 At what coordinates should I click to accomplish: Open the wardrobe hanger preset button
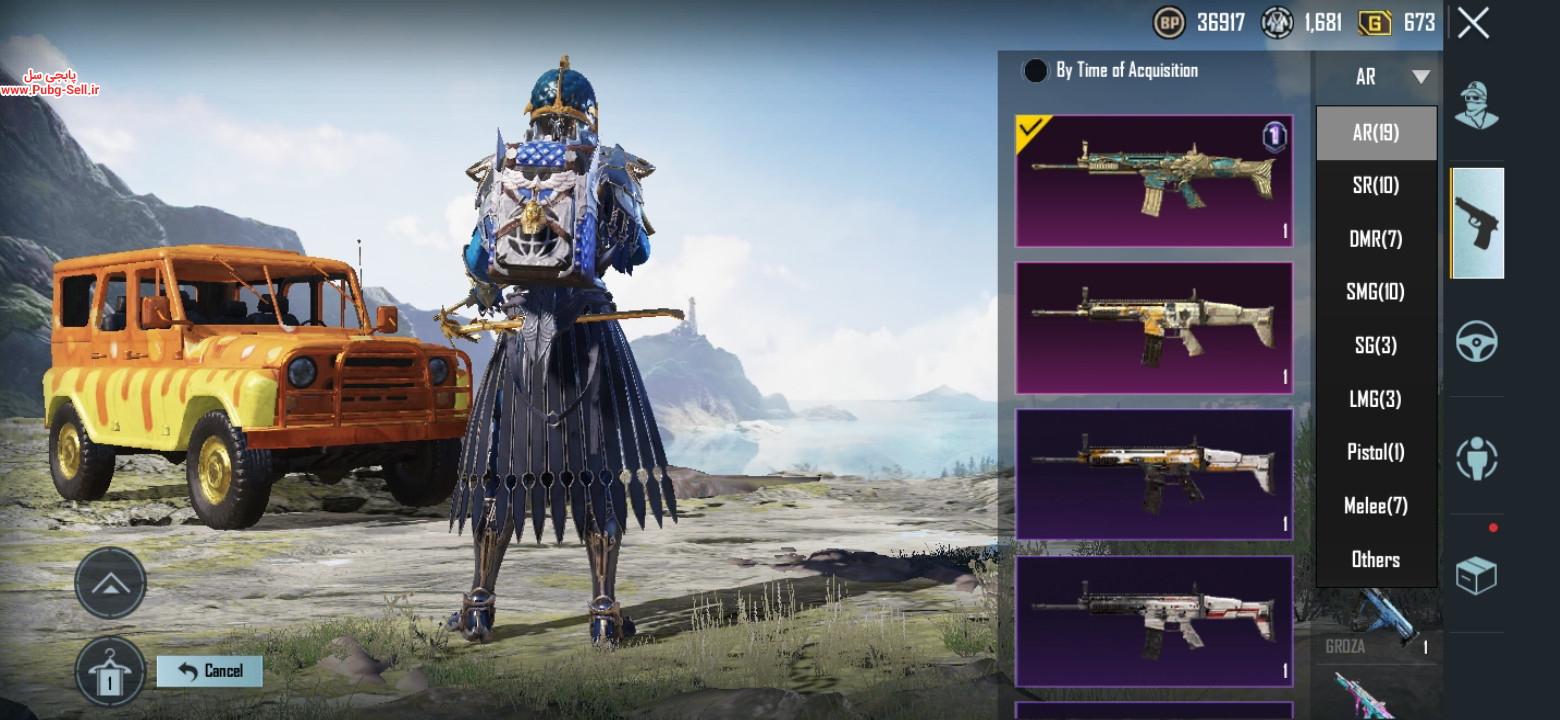point(110,672)
